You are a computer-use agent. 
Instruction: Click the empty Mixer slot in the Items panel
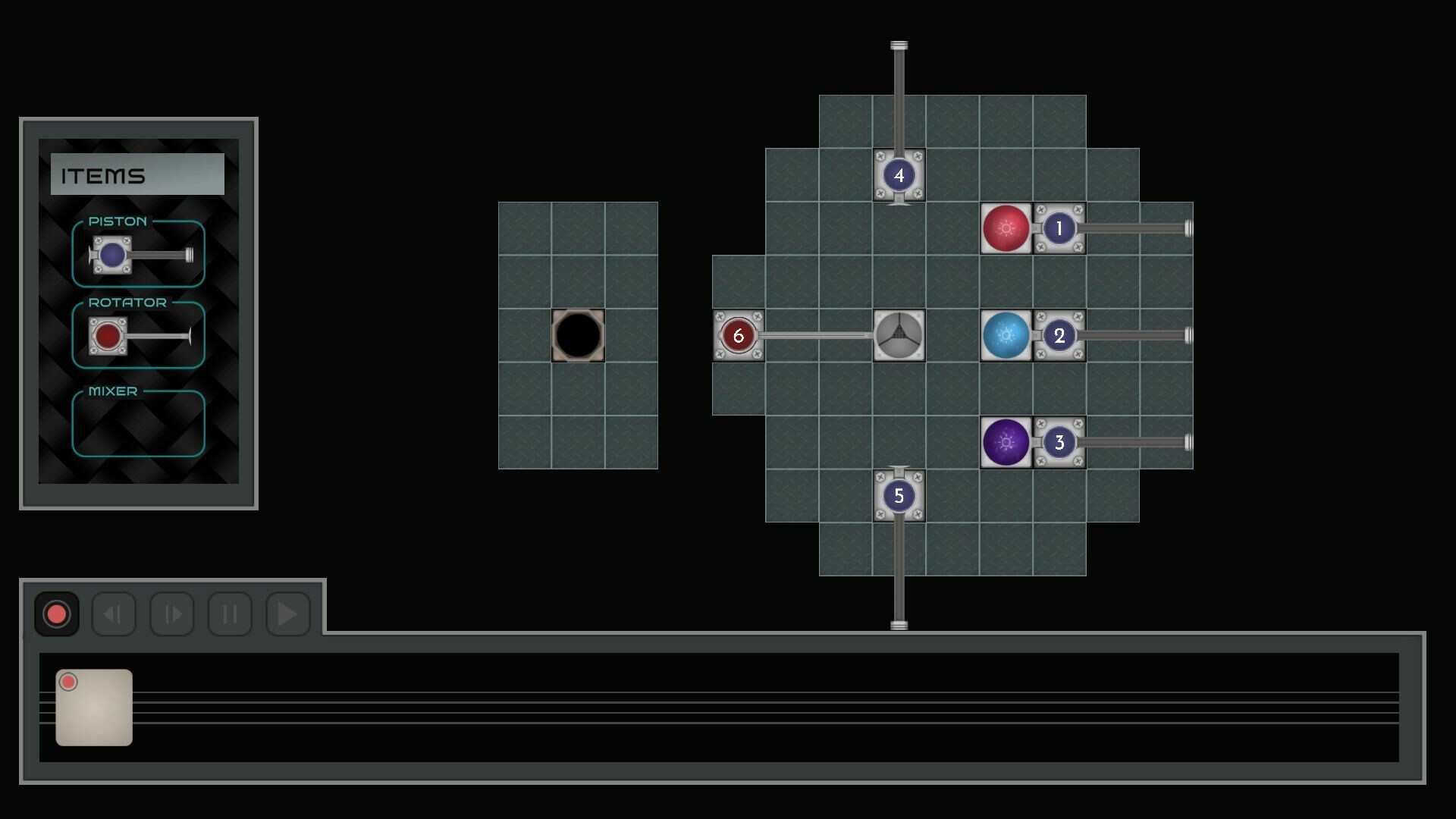pos(137,425)
